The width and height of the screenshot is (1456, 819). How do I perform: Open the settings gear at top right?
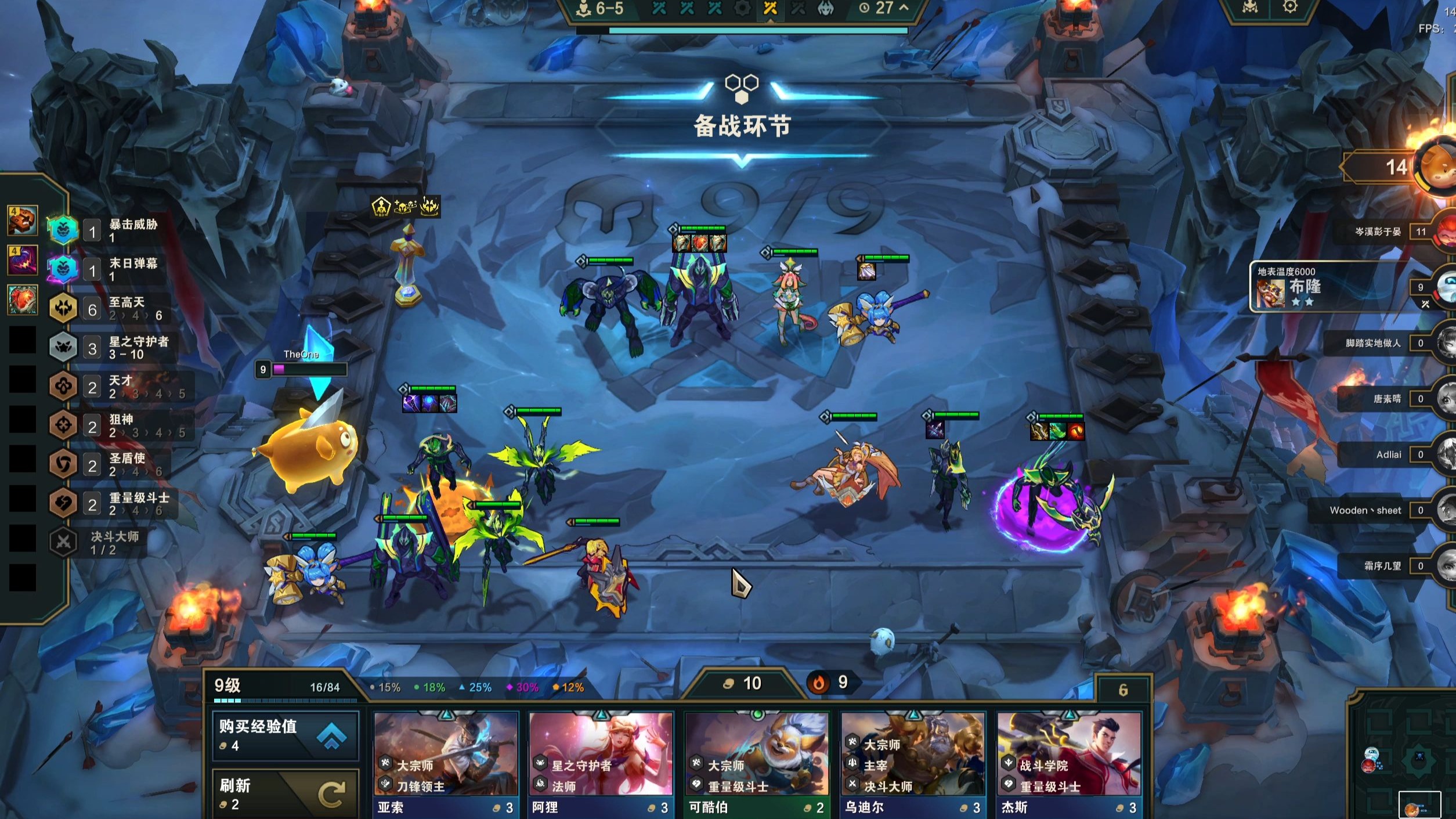tap(1289, 7)
